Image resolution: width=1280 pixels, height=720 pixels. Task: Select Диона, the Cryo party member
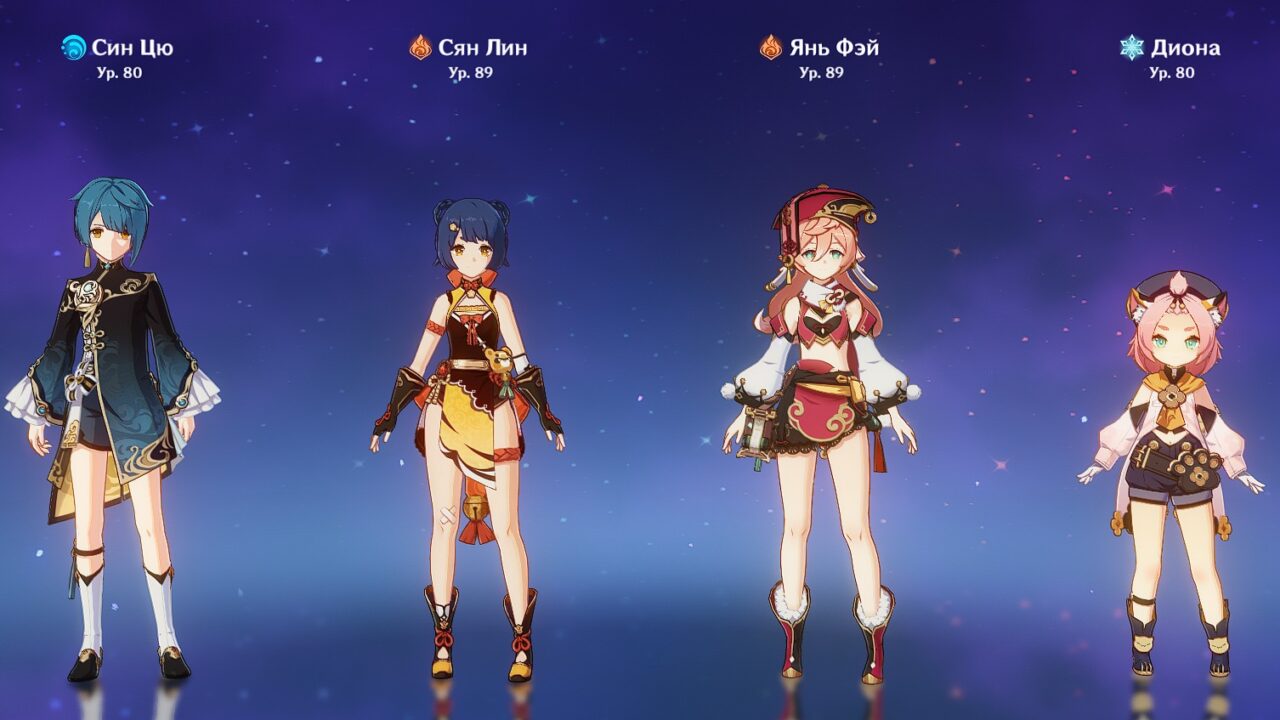tap(1172, 470)
